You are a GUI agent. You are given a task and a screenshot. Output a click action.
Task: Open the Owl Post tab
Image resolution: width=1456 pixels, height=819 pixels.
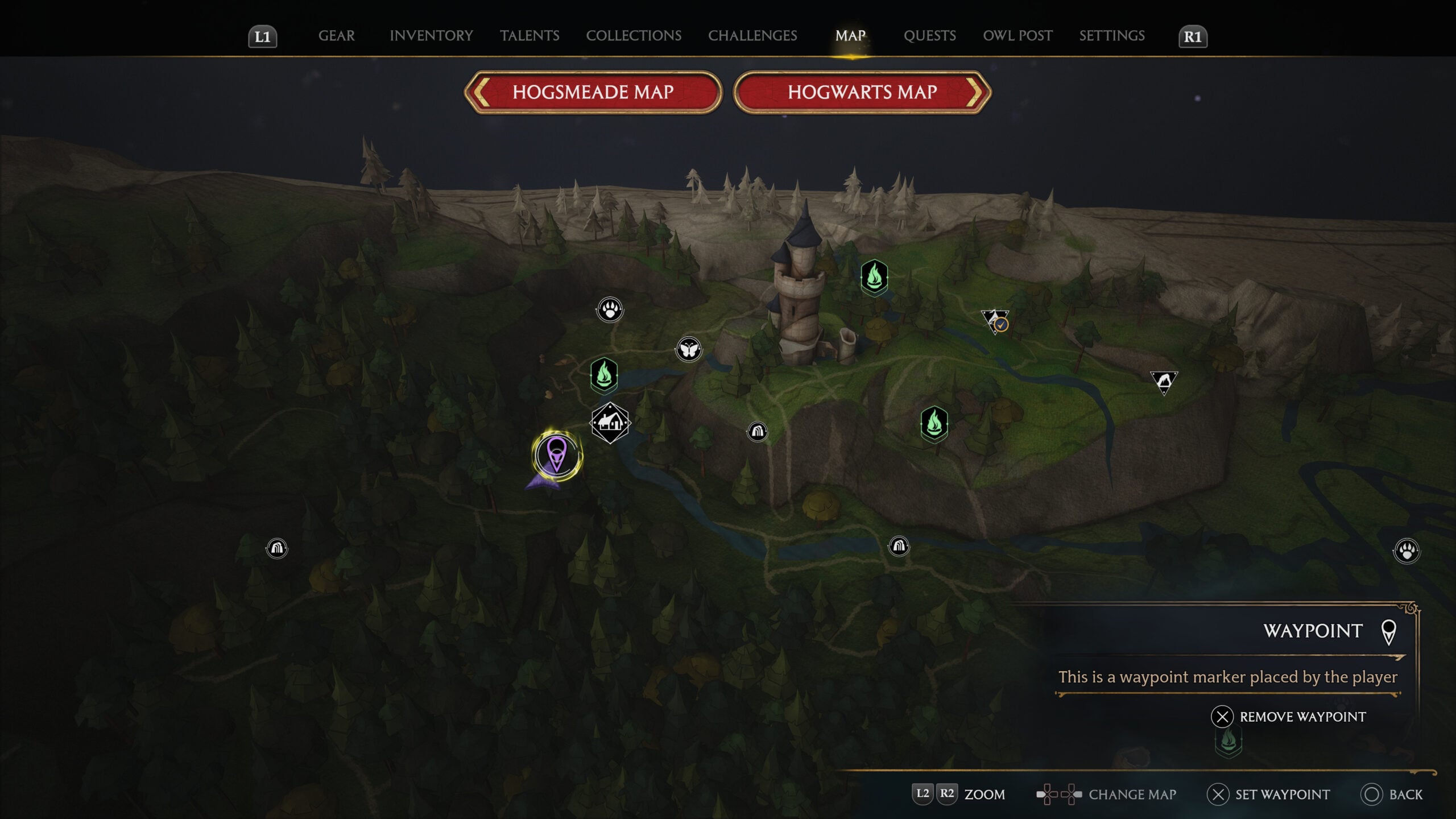pyautogui.click(x=1017, y=36)
